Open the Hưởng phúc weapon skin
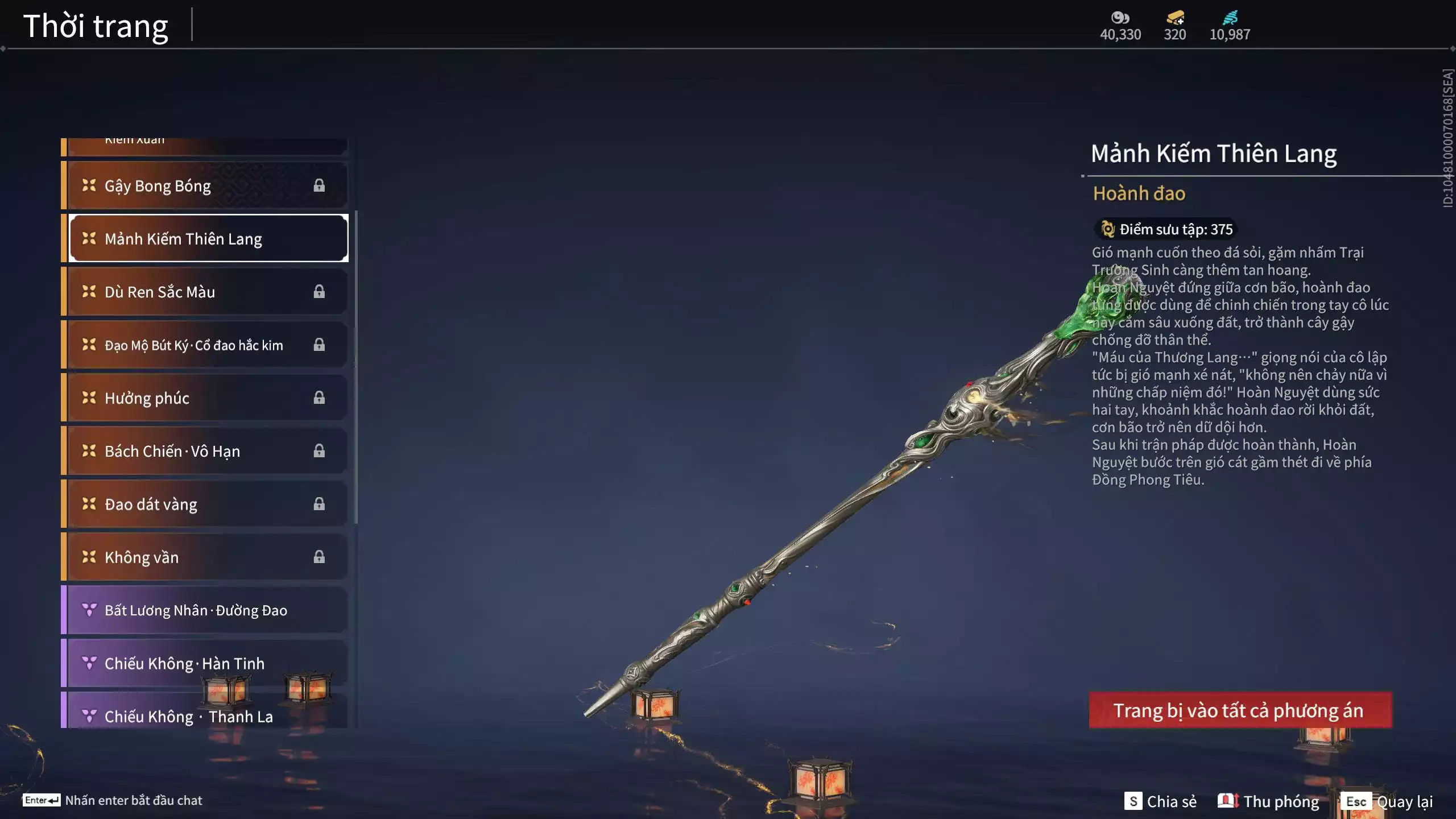The width and height of the screenshot is (1456, 819). pyautogui.click(x=205, y=398)
